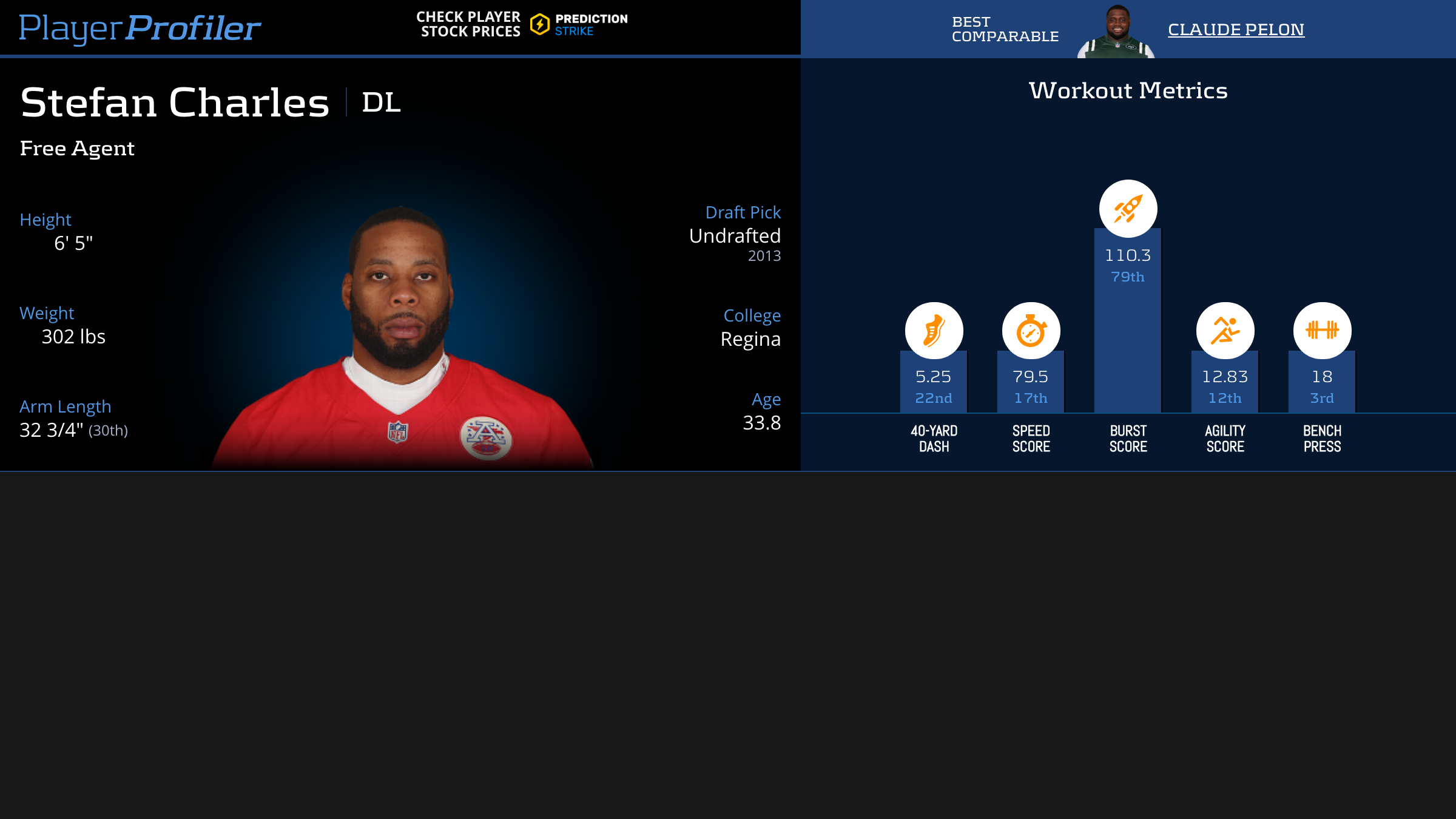Click the Claude Pelon headshot thumbnail
The height and width of the screenshot is (819, 1456).
[1116, 32]
